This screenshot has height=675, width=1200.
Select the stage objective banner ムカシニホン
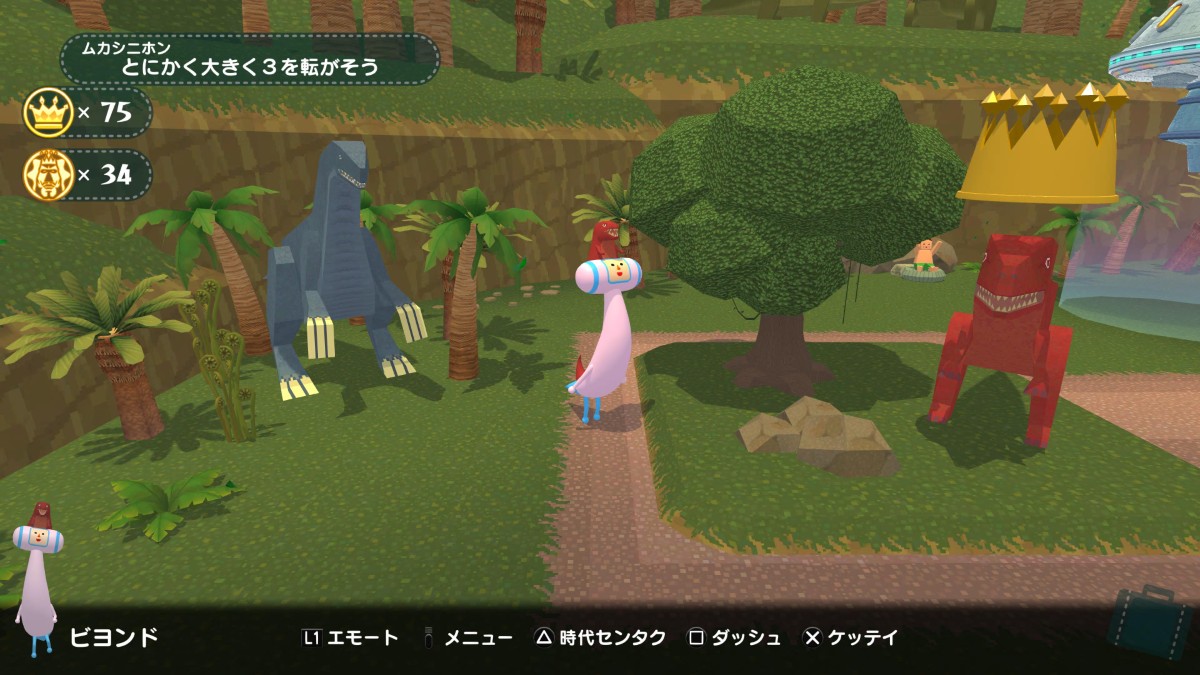click(250, 60)
